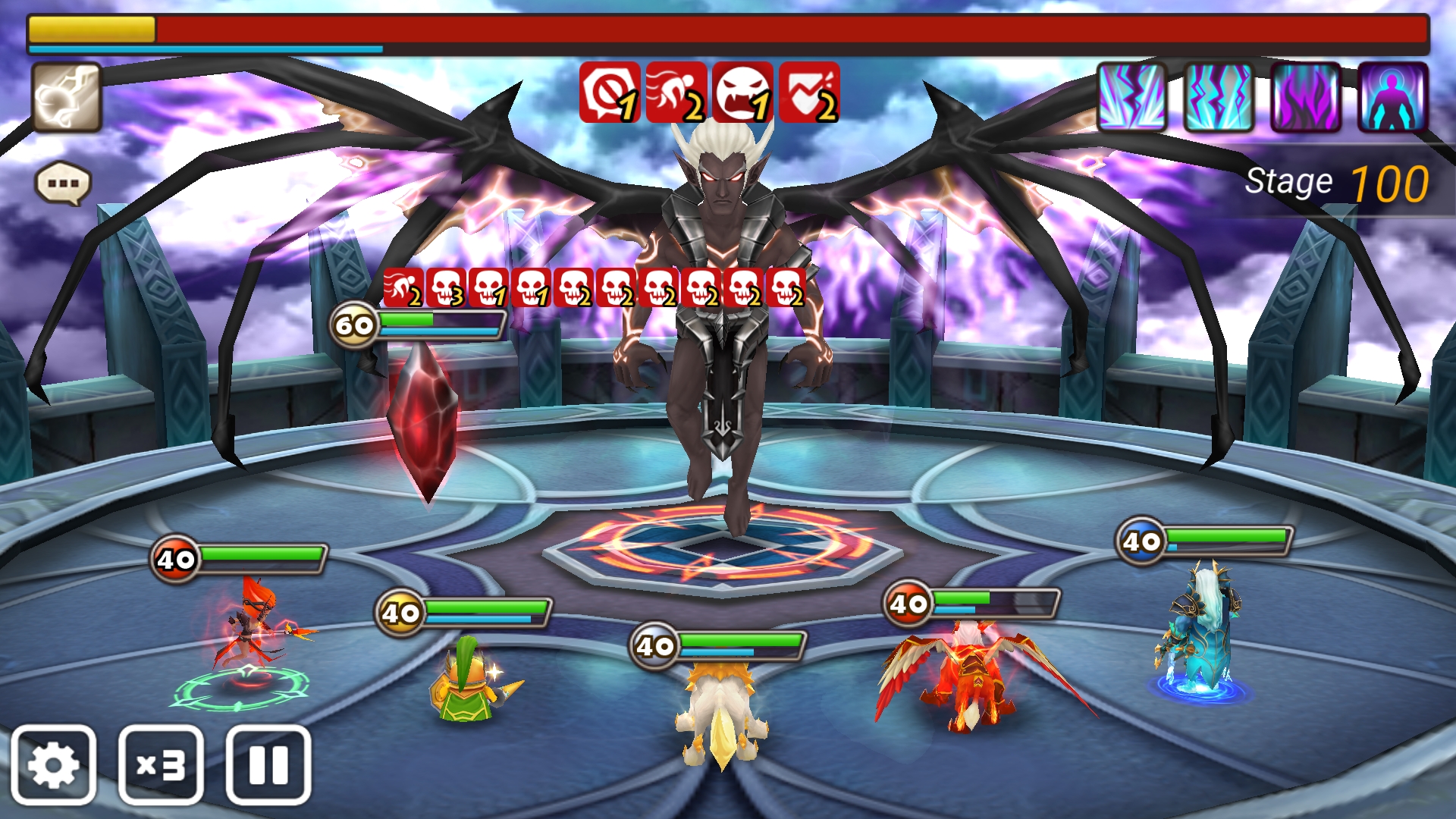Select the cyan lightning bolts boss skill
Viewport: 1456px width, 819px height.
point(1219,98)
